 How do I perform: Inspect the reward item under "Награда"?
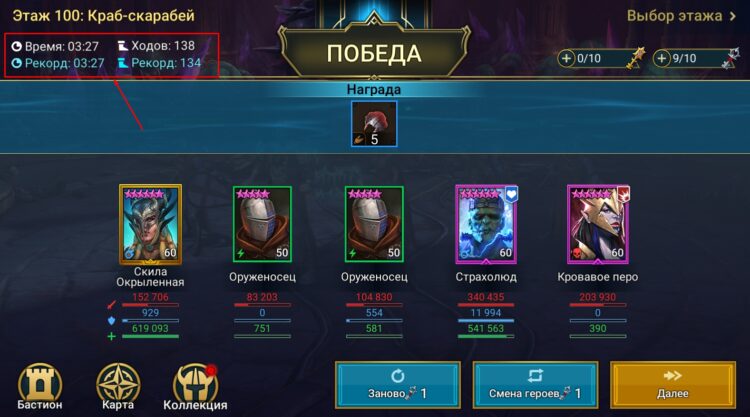coord(374,125)
